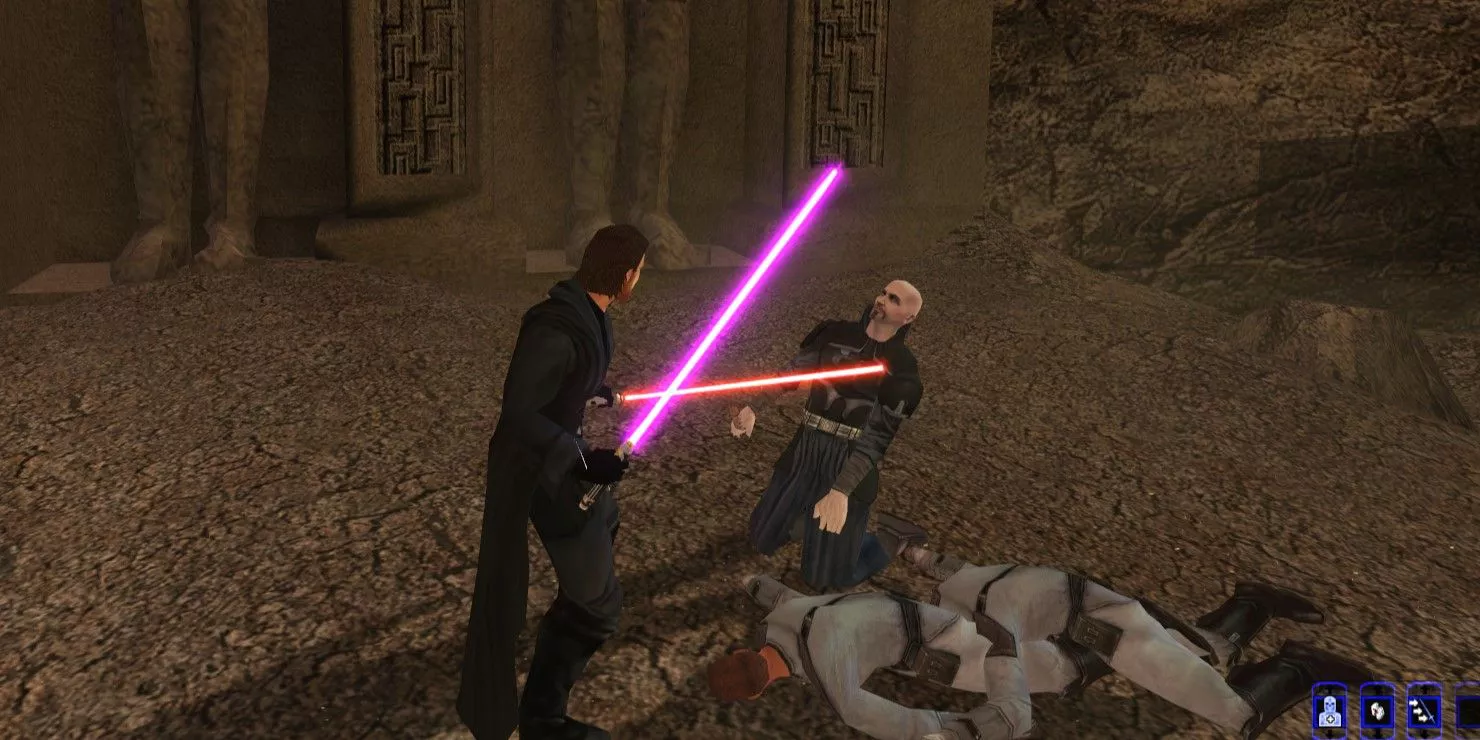Click the blue frame around the medpac slot

(1315, 712)
